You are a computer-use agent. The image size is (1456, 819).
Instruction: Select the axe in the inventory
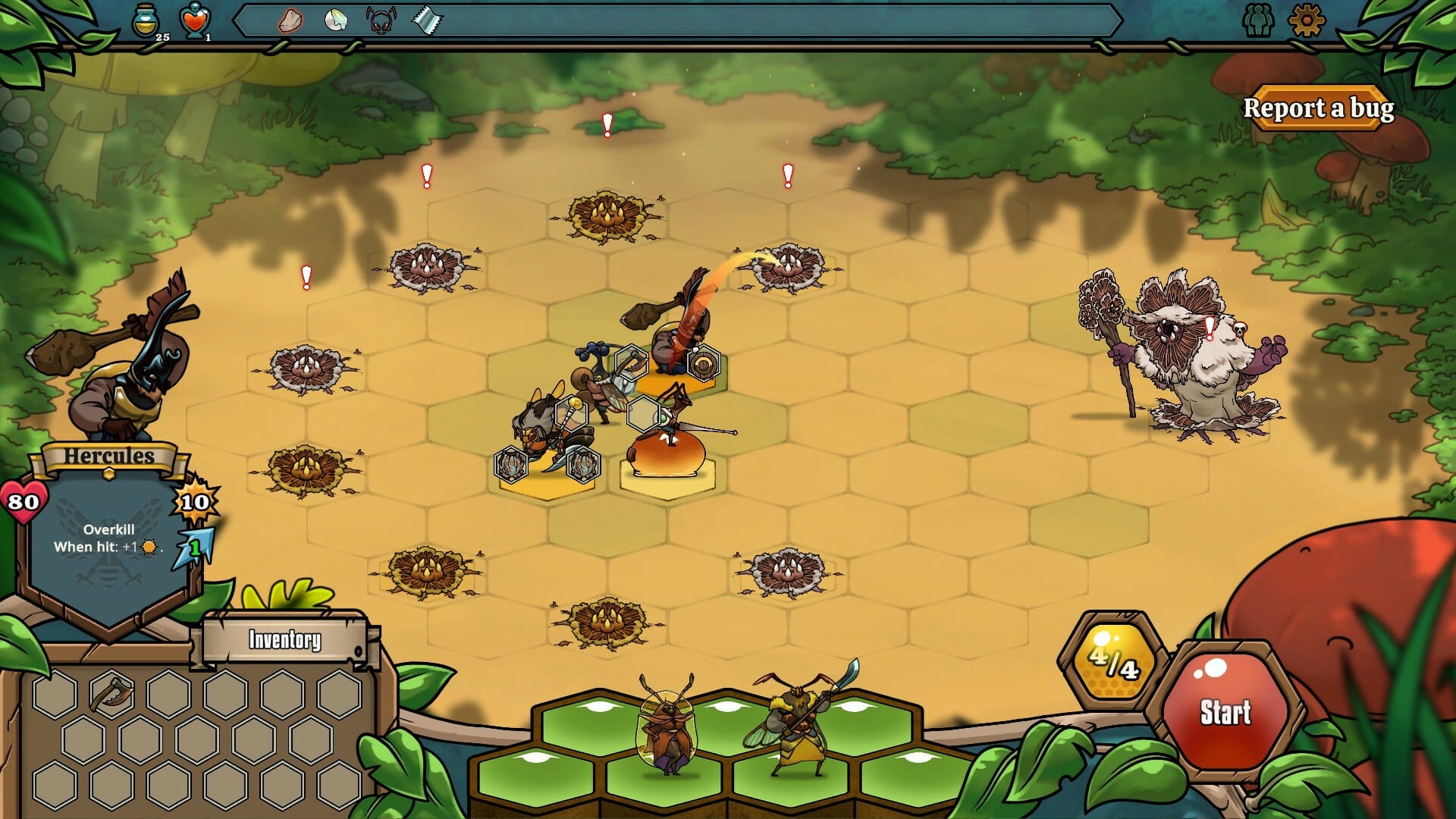click(112, 692)
